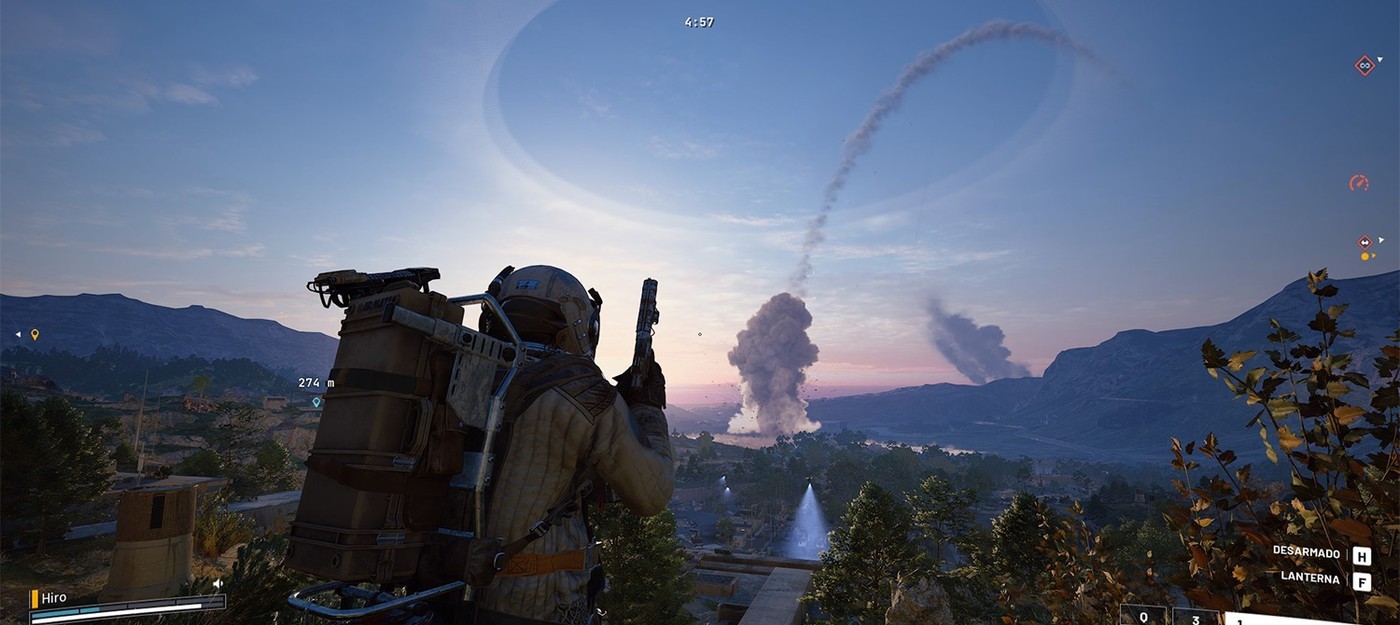1400x625 pixels.
Task: Toggle the speaker voice icon near Hiro
Action: tap(217, 583)
